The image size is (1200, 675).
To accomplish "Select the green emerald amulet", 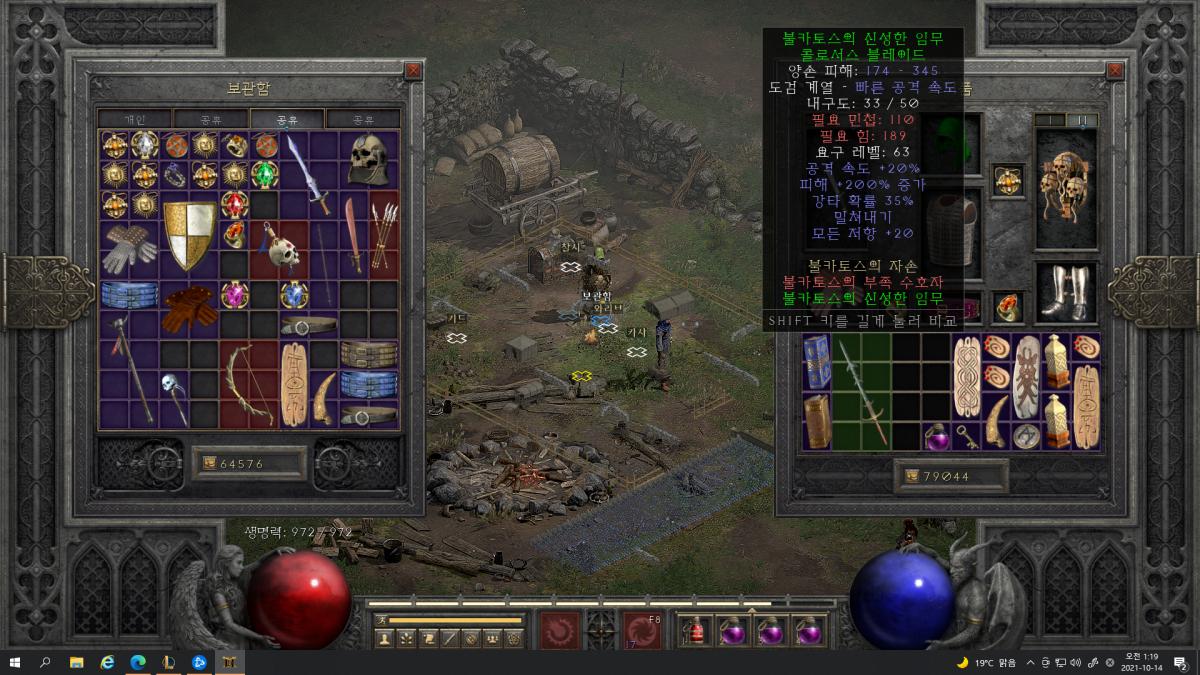I will click(x=265, y=175).
